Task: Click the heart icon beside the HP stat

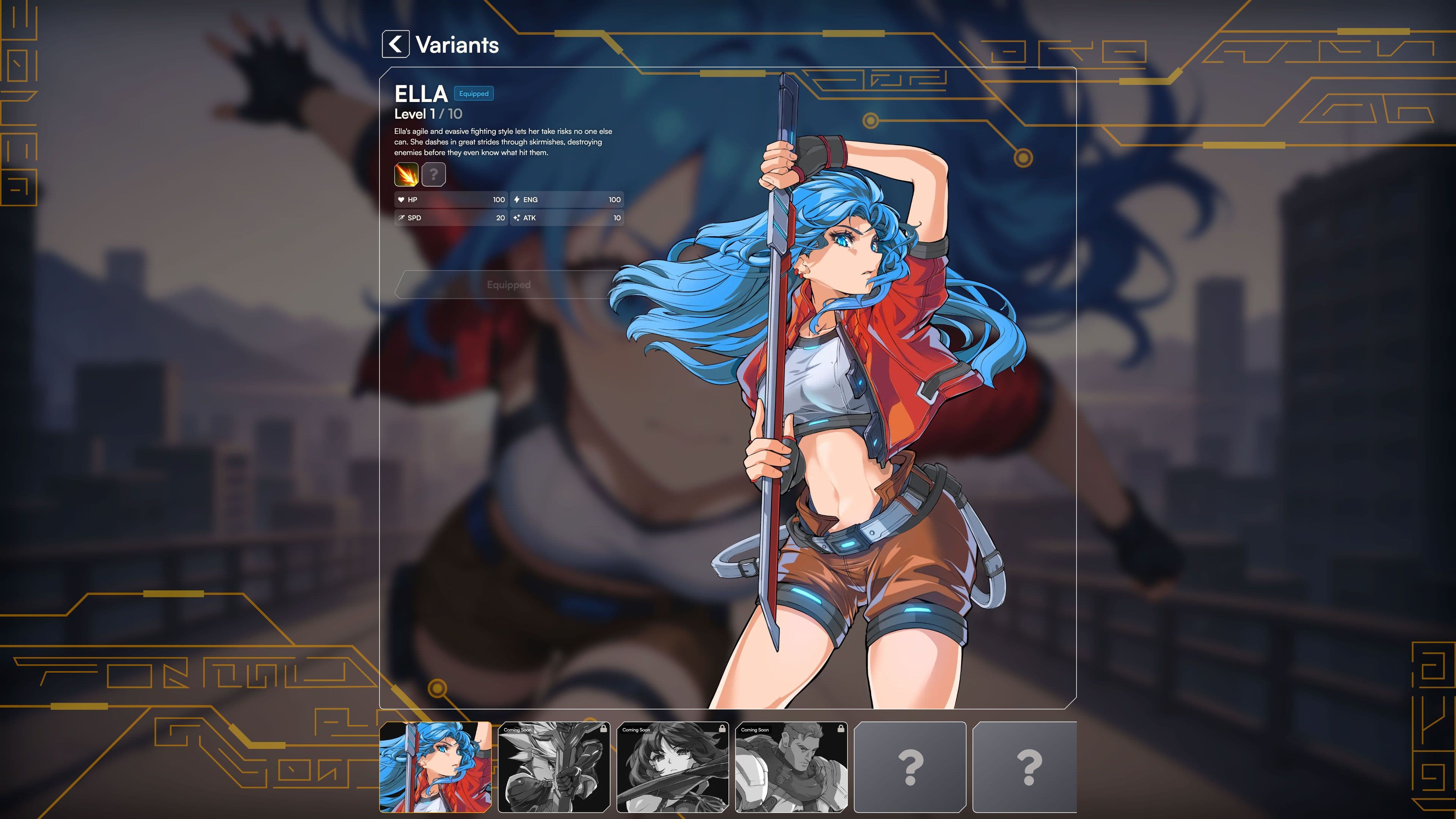Action: pos(402,199)
